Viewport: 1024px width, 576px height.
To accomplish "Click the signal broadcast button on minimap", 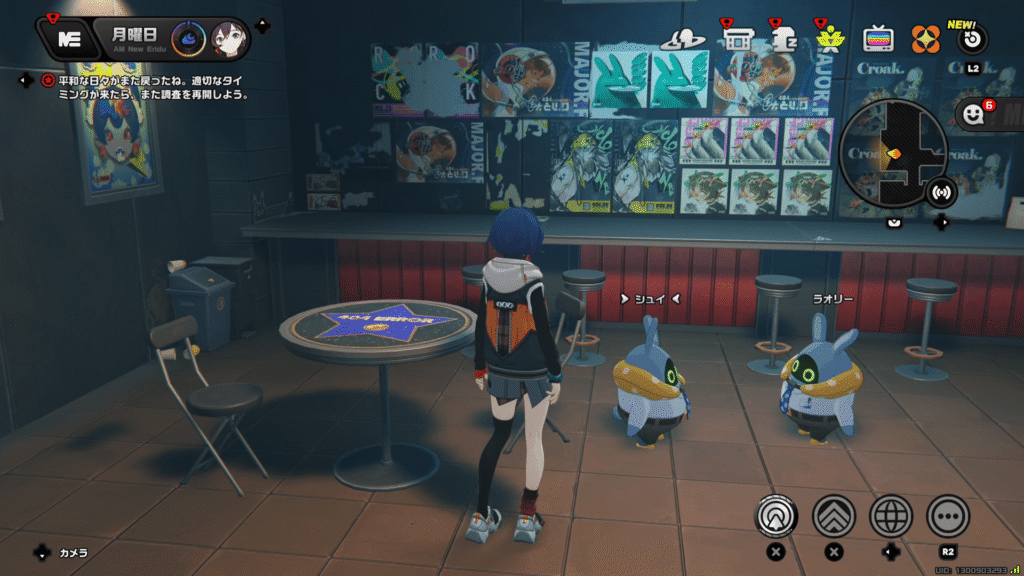I will coord(940,190).
